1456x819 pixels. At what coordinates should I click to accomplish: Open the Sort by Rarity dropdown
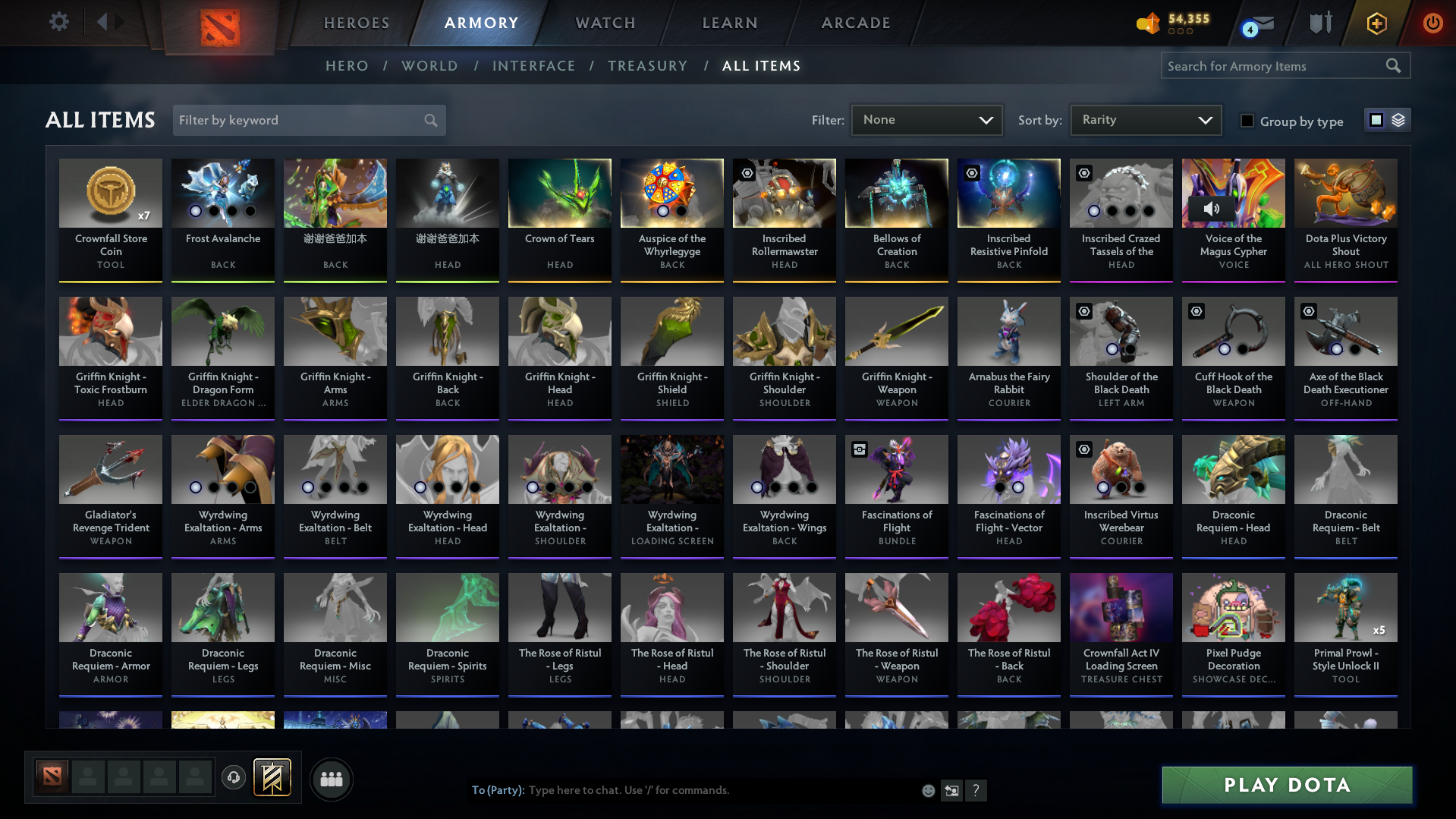tap(1145, 119)
